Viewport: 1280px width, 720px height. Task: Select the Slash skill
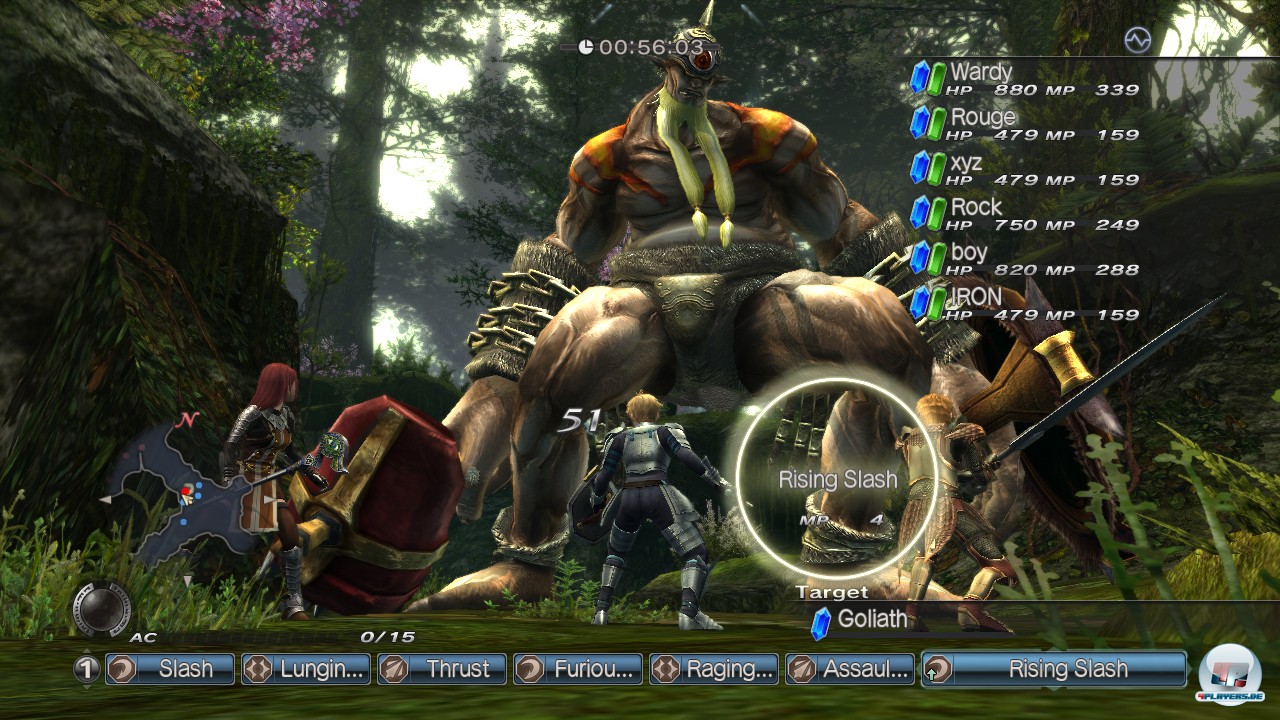click(169, 669)
